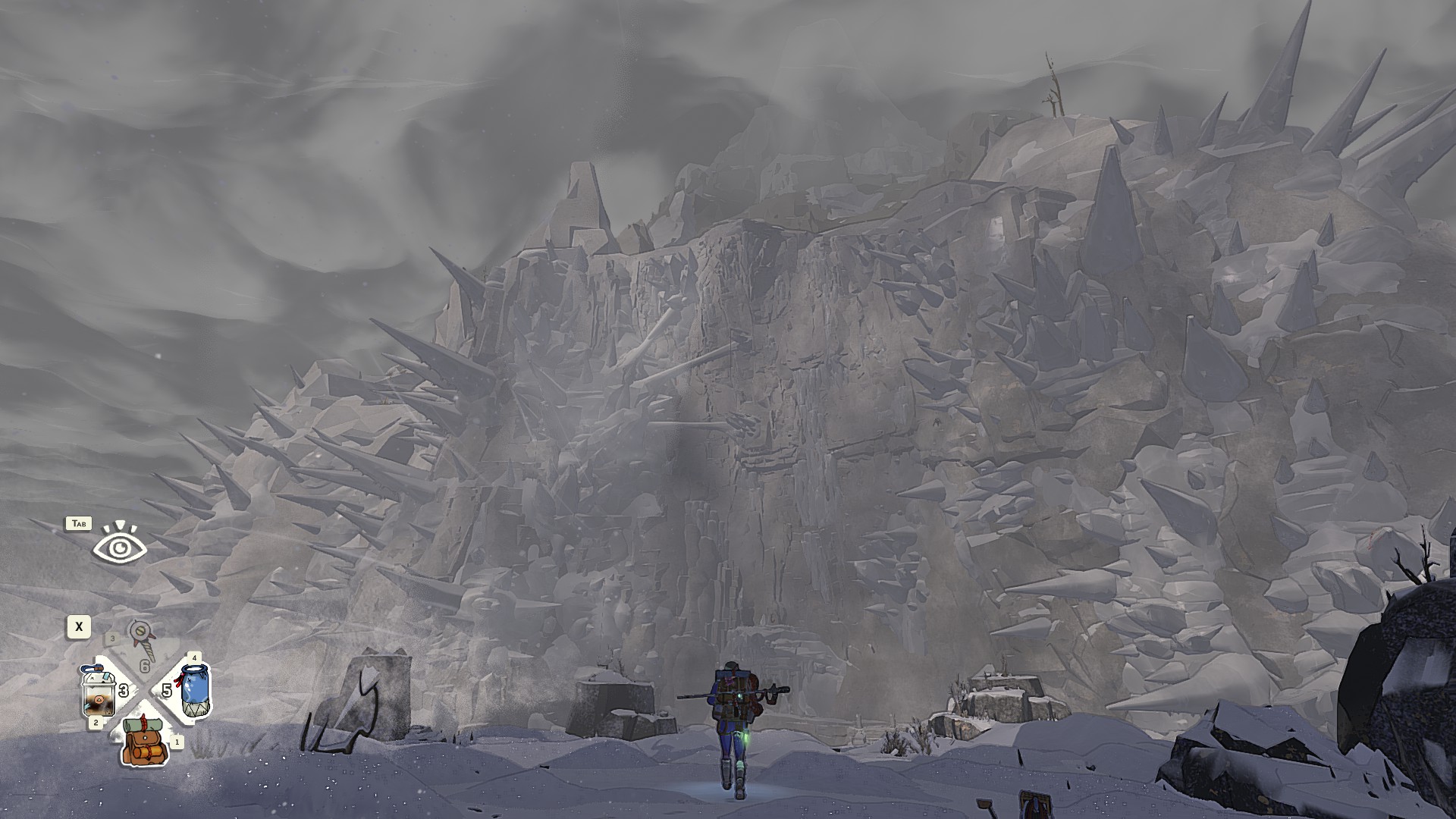
Task: Select the blue water bottle slot
Action: (195, 689)
